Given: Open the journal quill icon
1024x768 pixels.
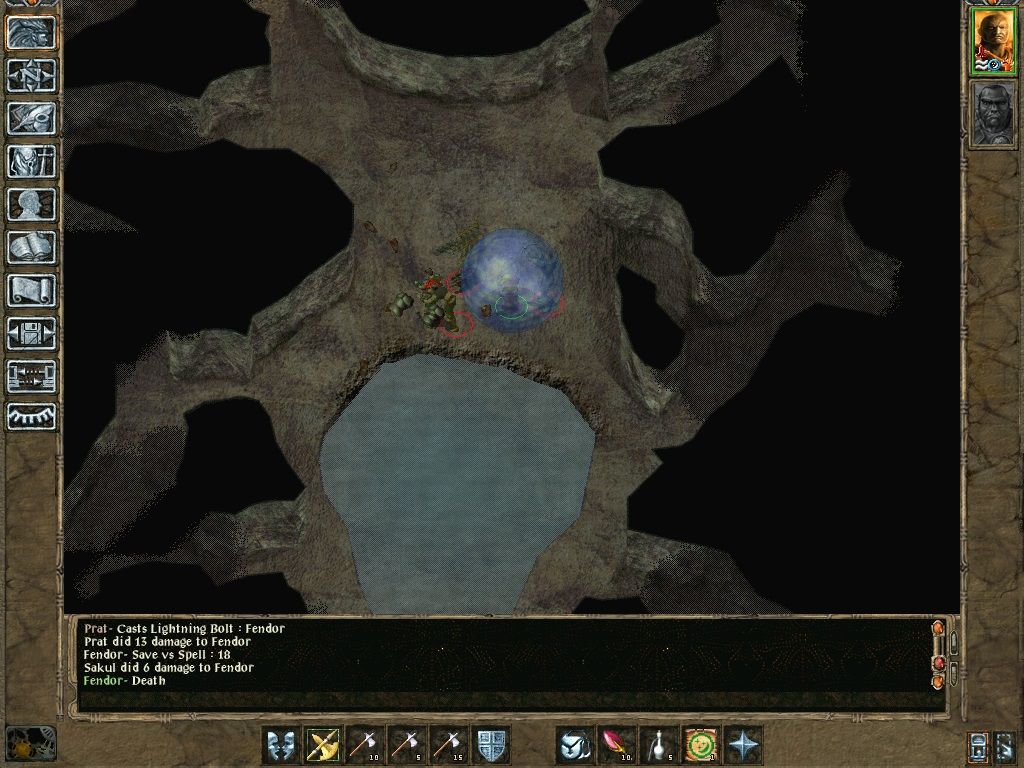Looking at the screenshot, I should tap(31, 118).
